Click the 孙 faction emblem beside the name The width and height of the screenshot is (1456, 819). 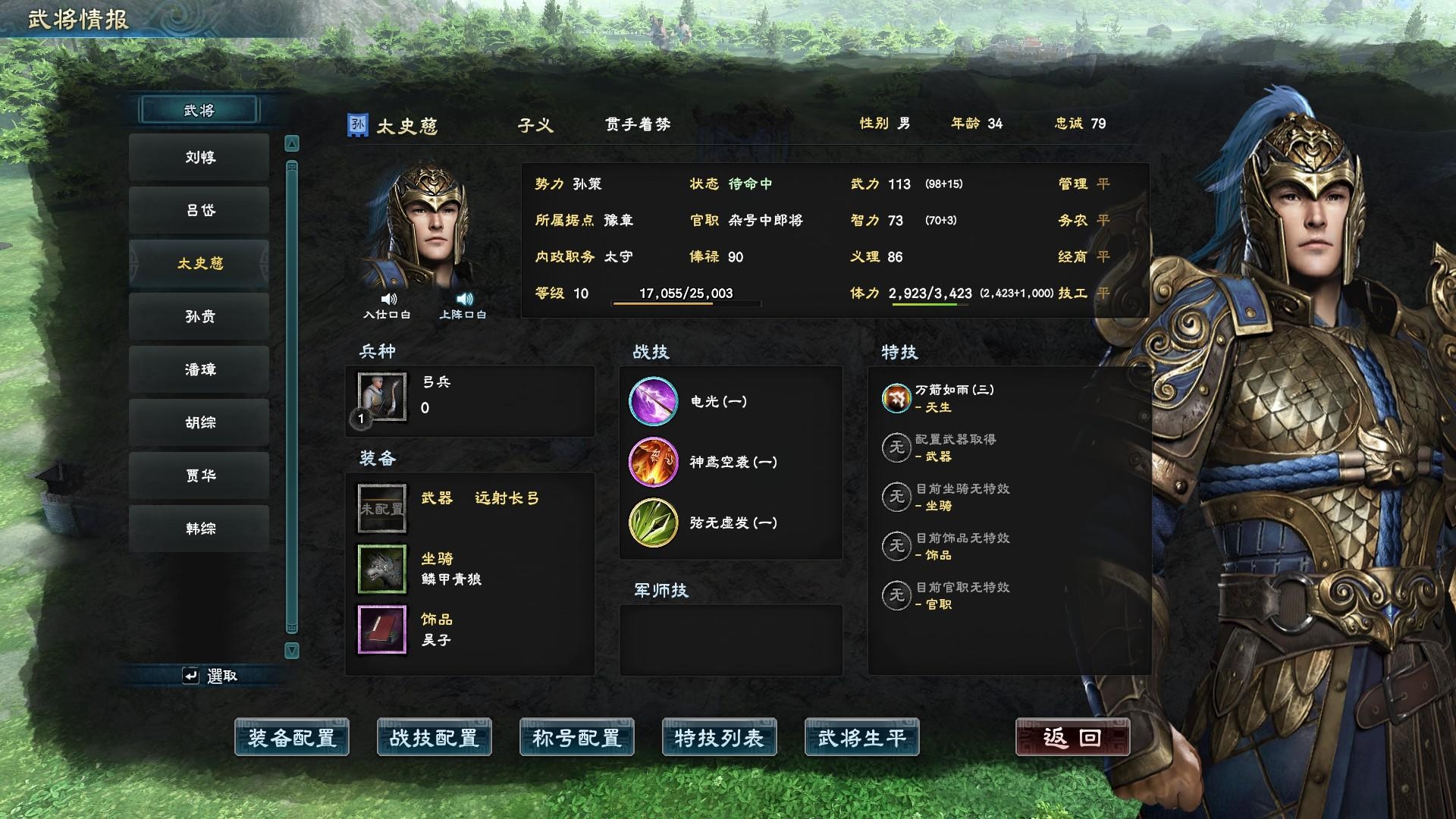[x=357, y=123]
